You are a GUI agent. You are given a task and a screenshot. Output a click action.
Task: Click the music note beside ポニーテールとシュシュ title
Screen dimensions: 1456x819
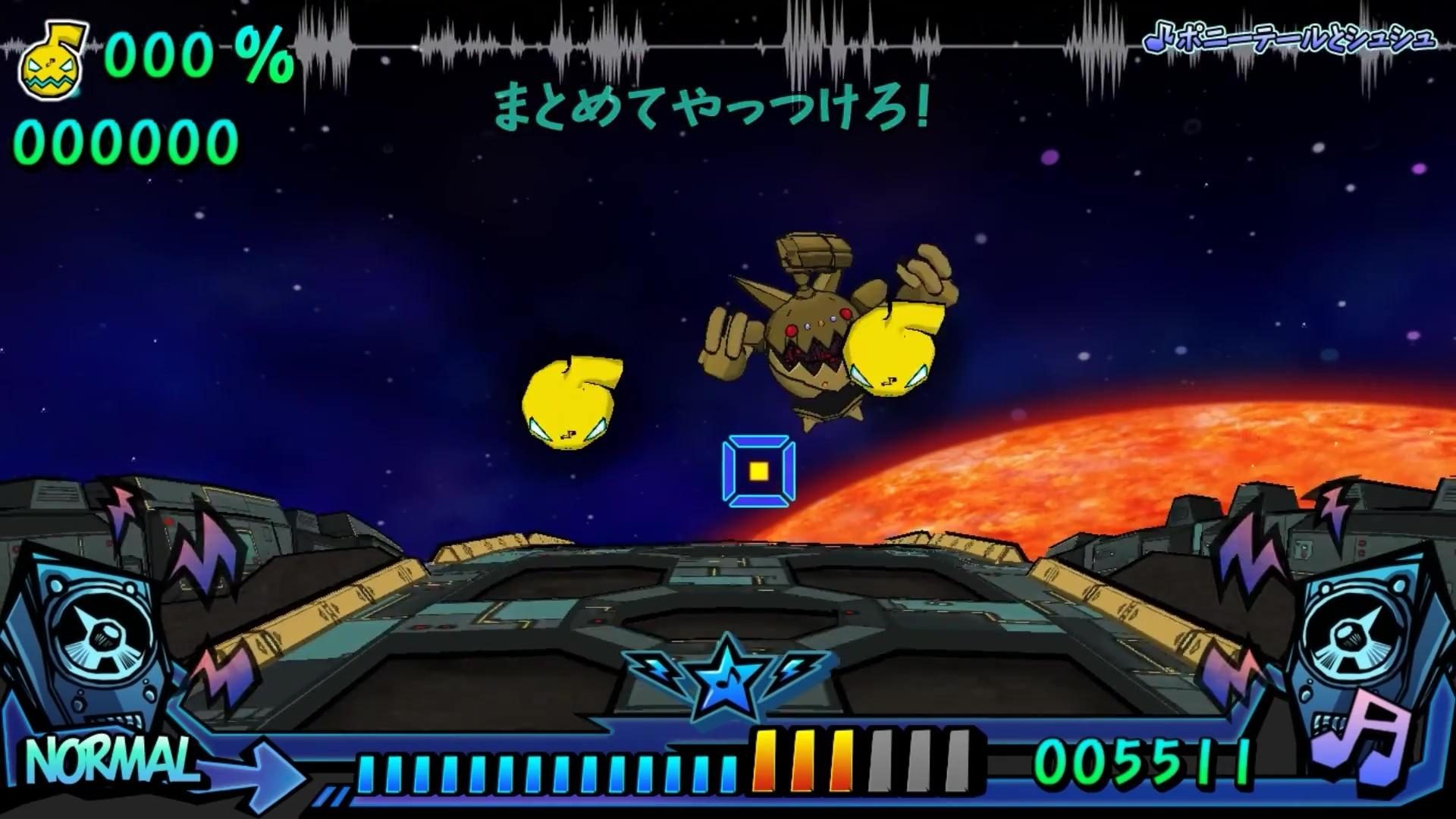pyautogui.click(x=1156, y=42)
